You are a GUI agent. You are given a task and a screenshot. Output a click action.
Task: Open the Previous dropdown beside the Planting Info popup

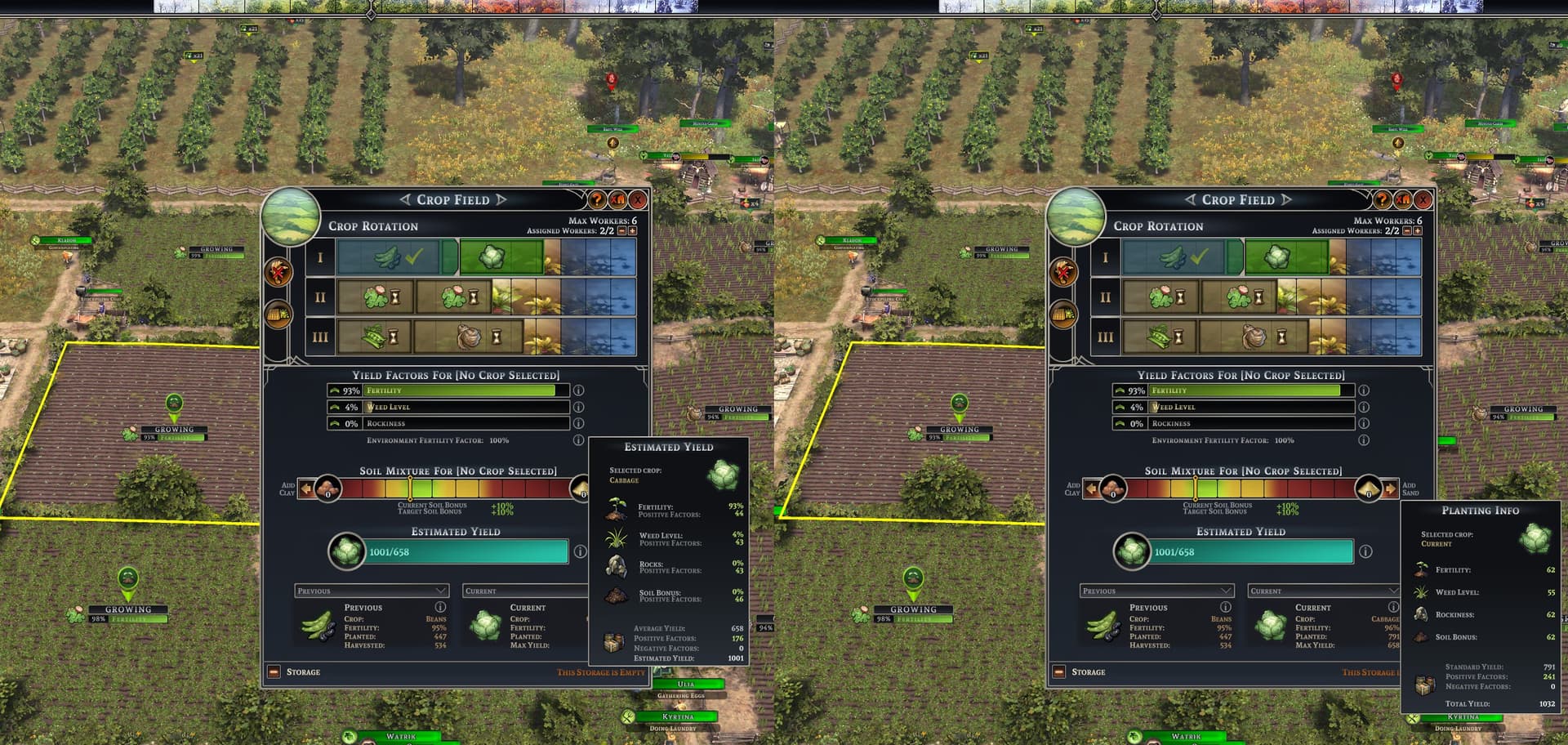[x=1158, y=591]
